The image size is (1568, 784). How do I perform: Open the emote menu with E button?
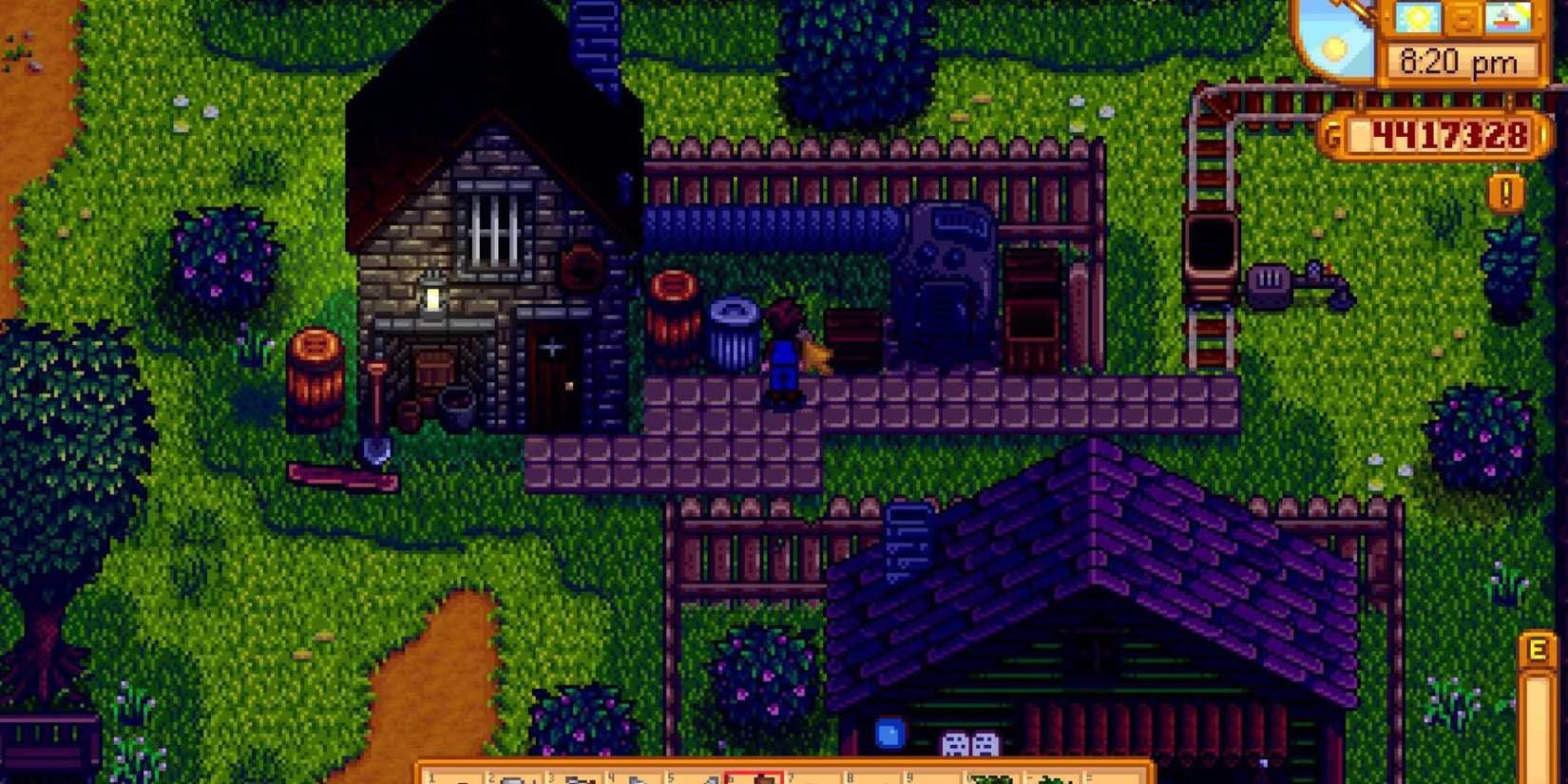coord(1539,649)
